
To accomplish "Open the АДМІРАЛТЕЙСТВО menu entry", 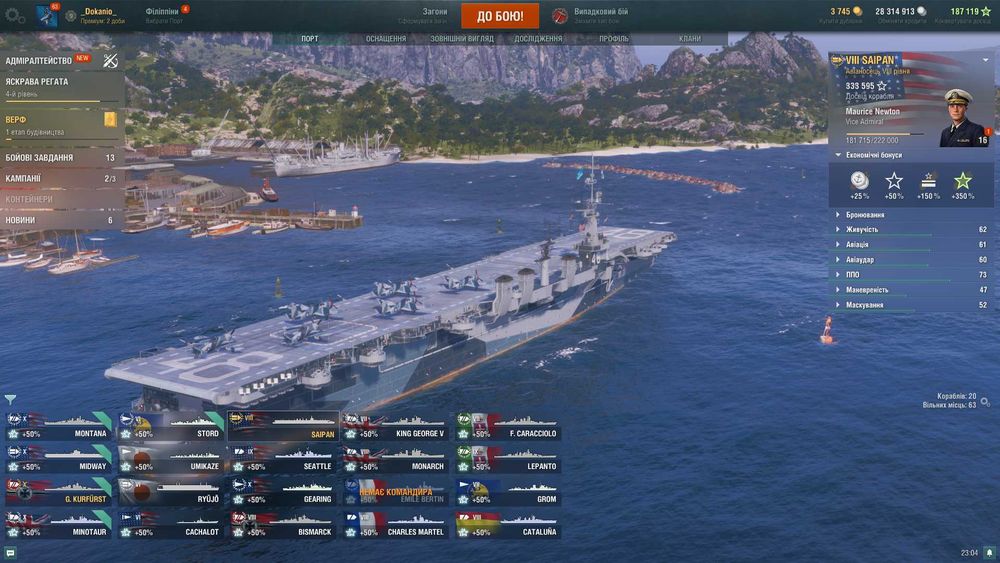I will pyautogui.click(x=40, y=60).
